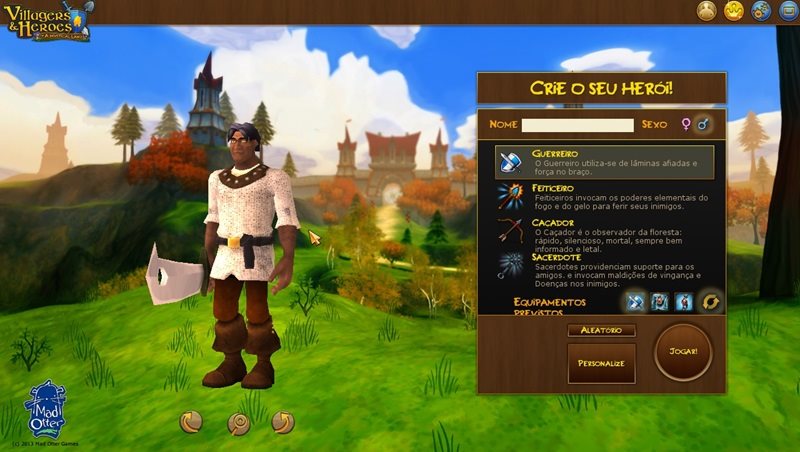Click the Nome text field
Image resolution: width=800 pixels, height=452 pixels.
(x=577, y=125)
